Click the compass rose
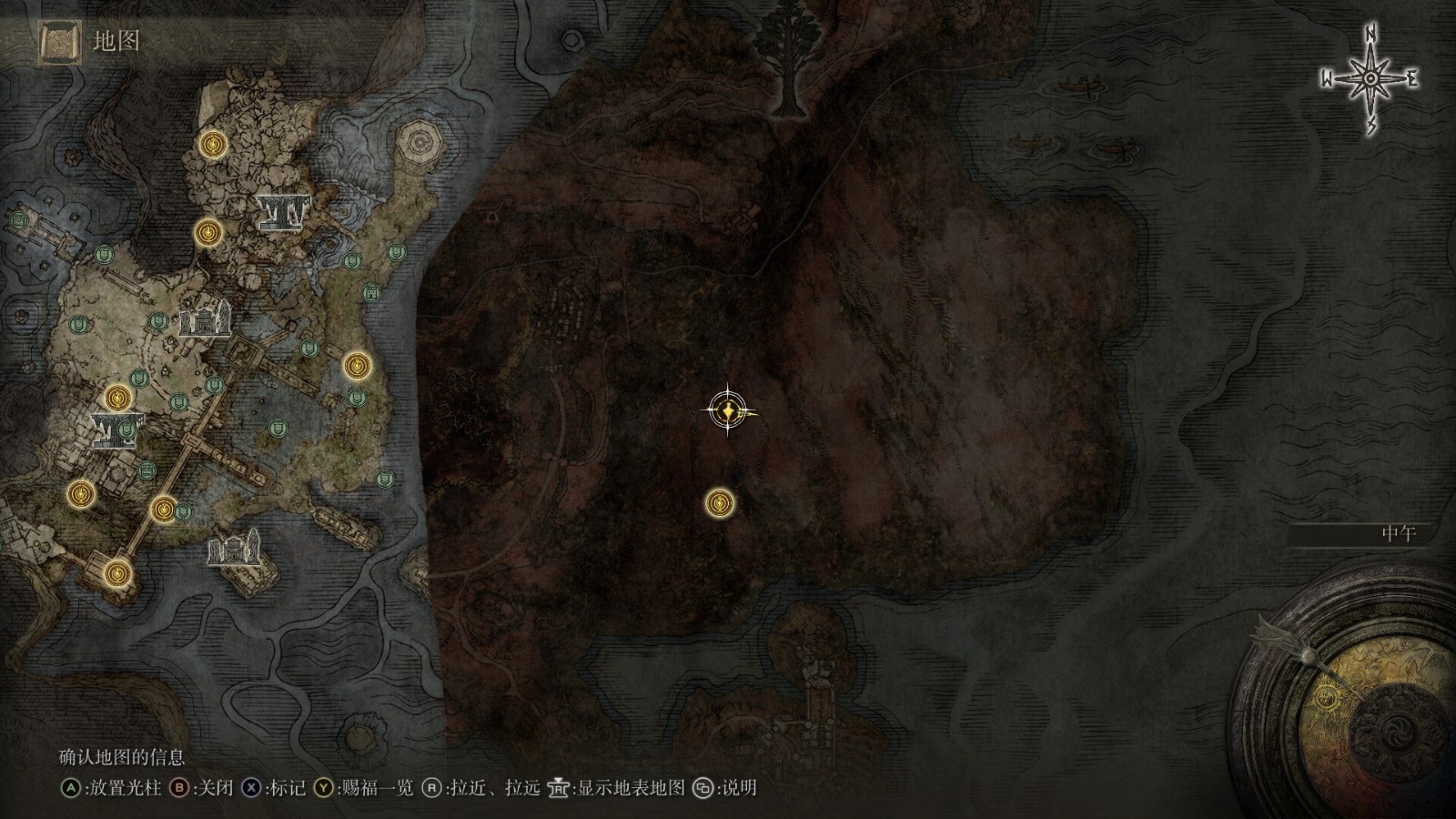The height and width of the screenshot is (819, 1456). point(1370,80)
